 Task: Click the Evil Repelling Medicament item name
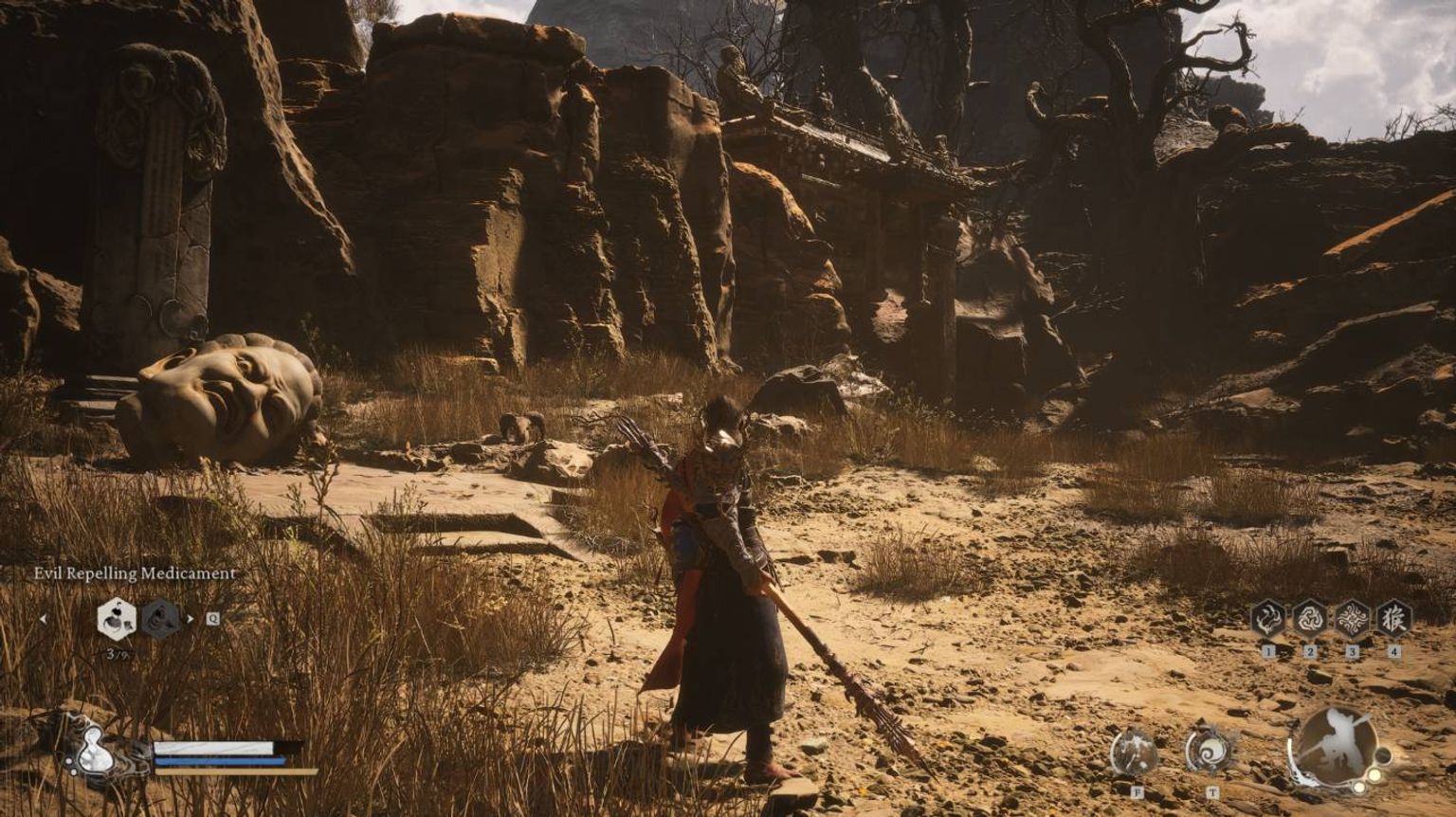point(135,572)
